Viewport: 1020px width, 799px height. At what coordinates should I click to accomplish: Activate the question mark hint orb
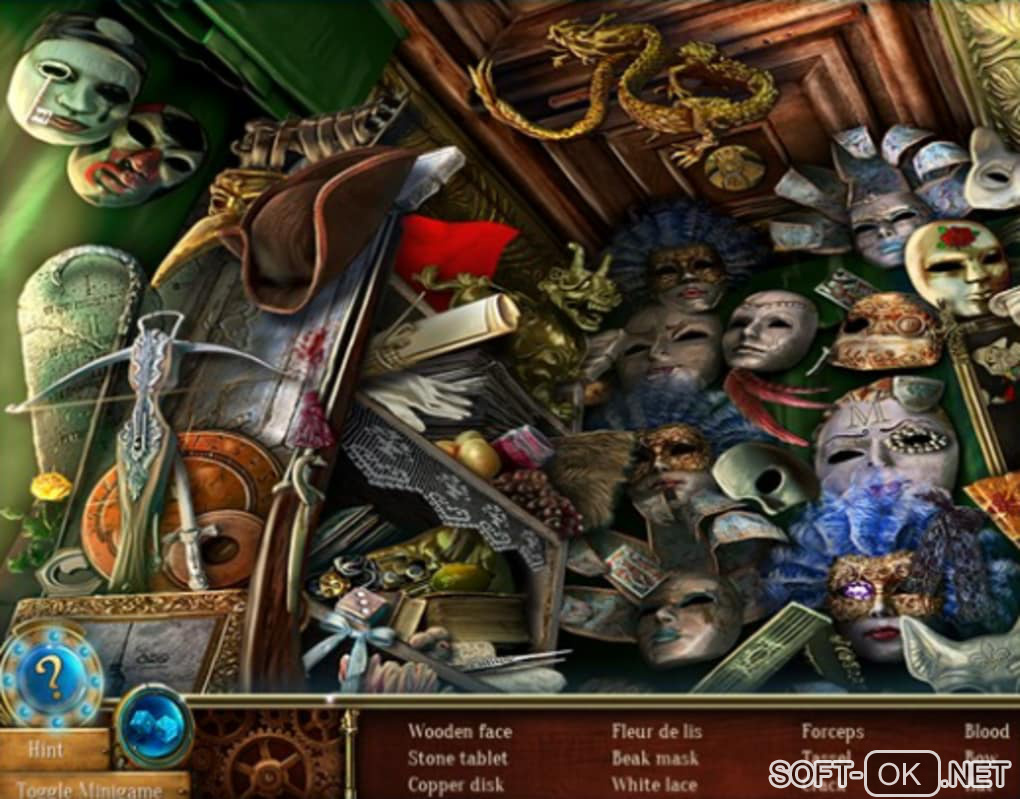coord(50,676)
